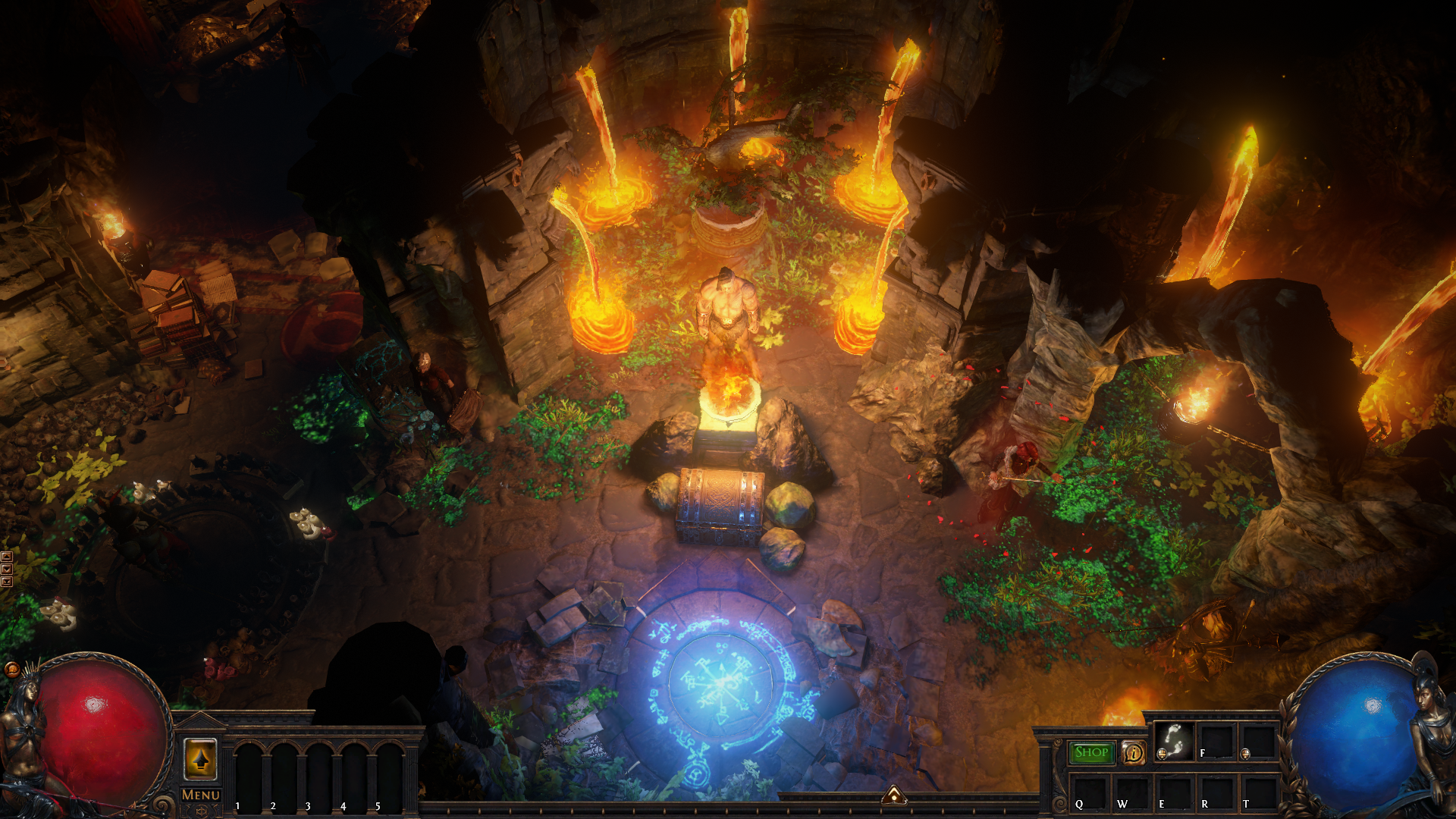
Task: Select the W skill slot
Action: 1131,793
